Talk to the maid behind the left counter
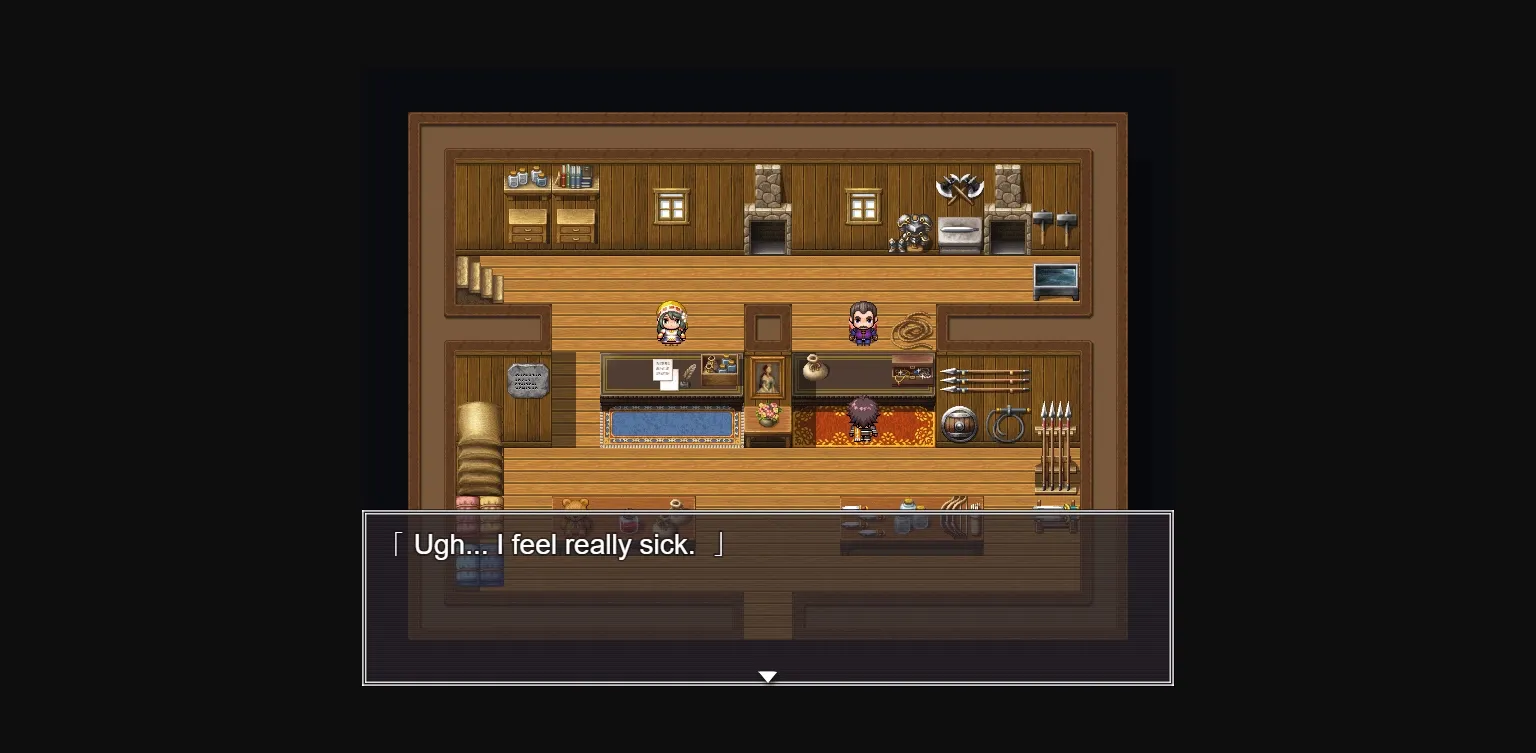The image size is (1536, 753). click(670, 323)
